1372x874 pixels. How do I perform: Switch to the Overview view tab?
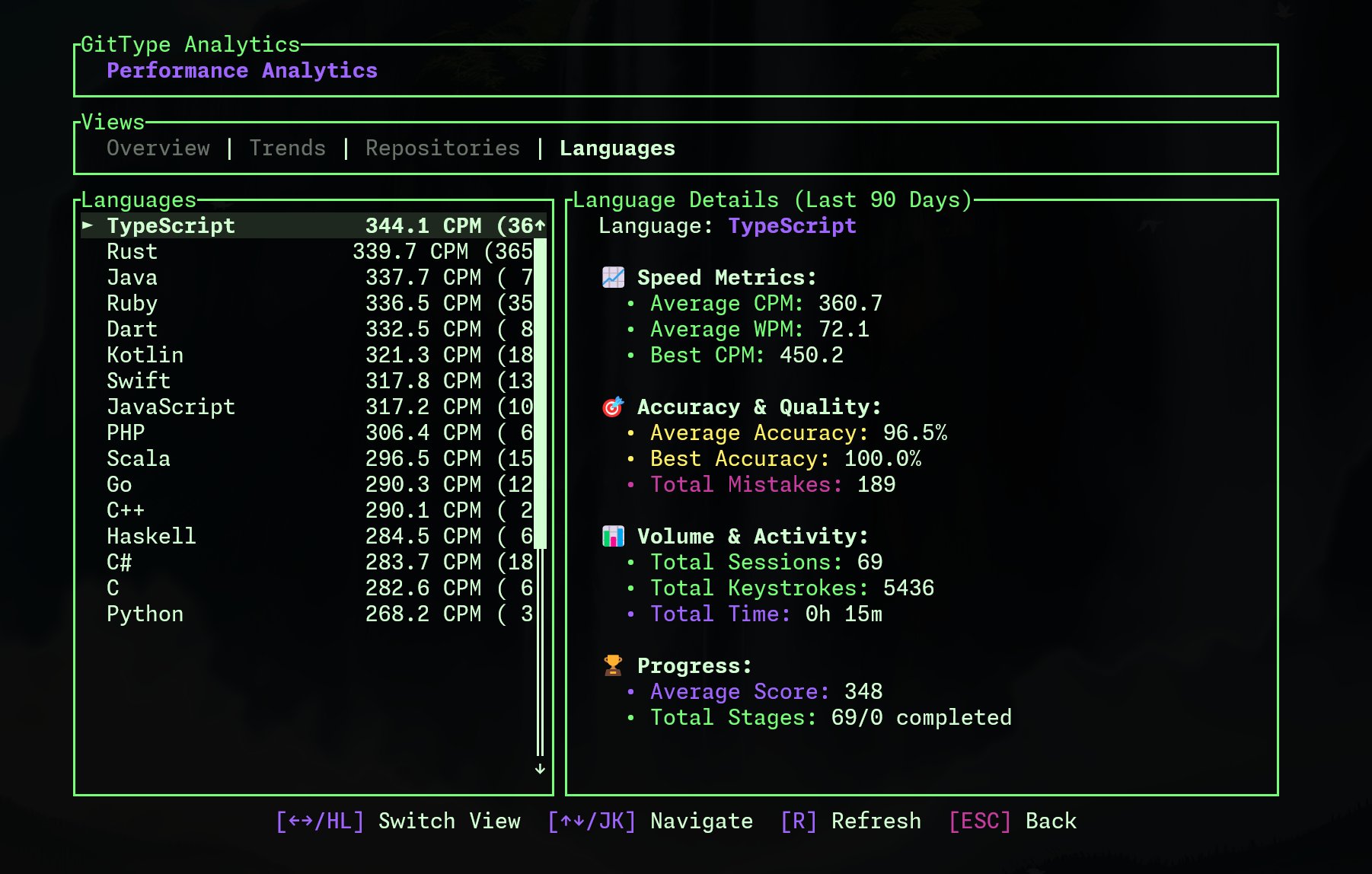[x=158, y=148]
